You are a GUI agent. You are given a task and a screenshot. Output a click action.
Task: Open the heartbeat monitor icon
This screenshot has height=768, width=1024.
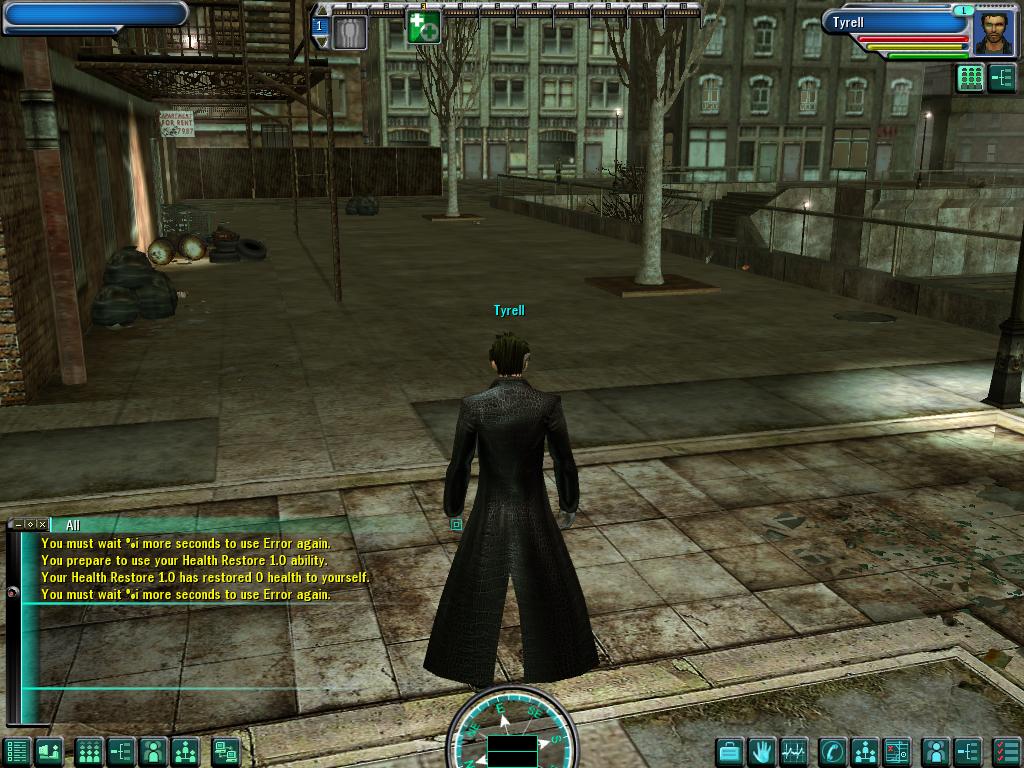795,751
